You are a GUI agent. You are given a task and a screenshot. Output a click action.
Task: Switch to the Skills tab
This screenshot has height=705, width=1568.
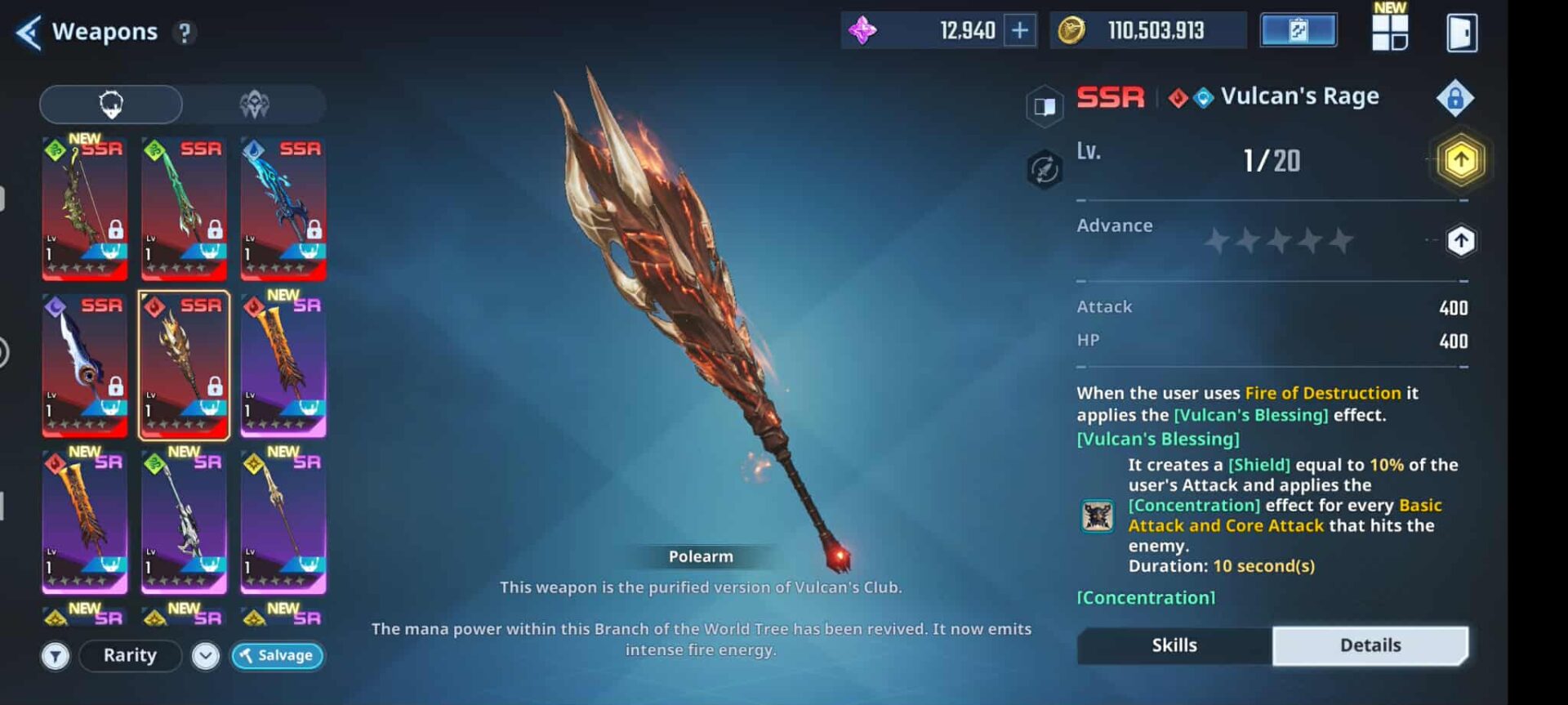[x=1174, y=645]
